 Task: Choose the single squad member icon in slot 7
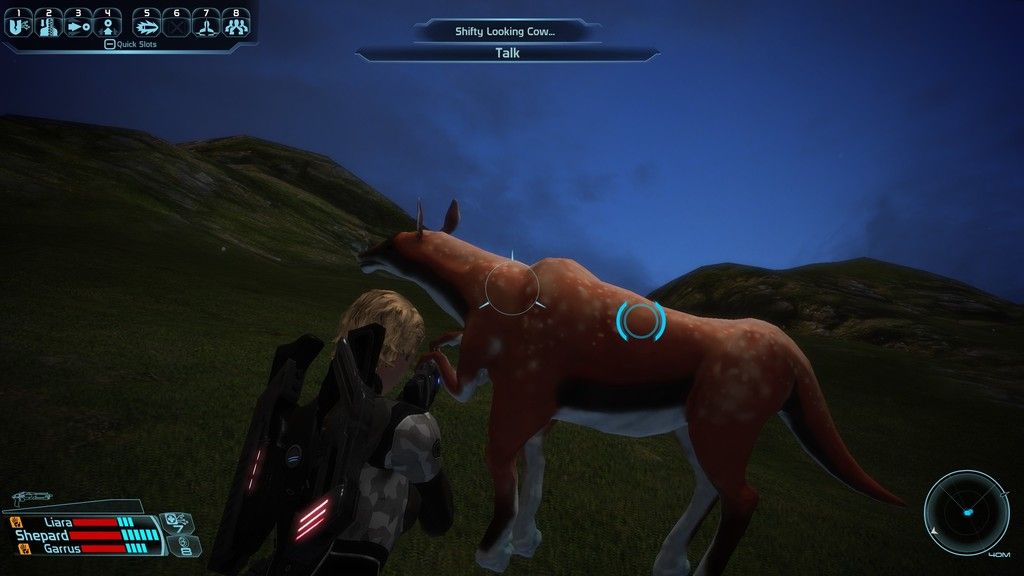click(206, 23)
